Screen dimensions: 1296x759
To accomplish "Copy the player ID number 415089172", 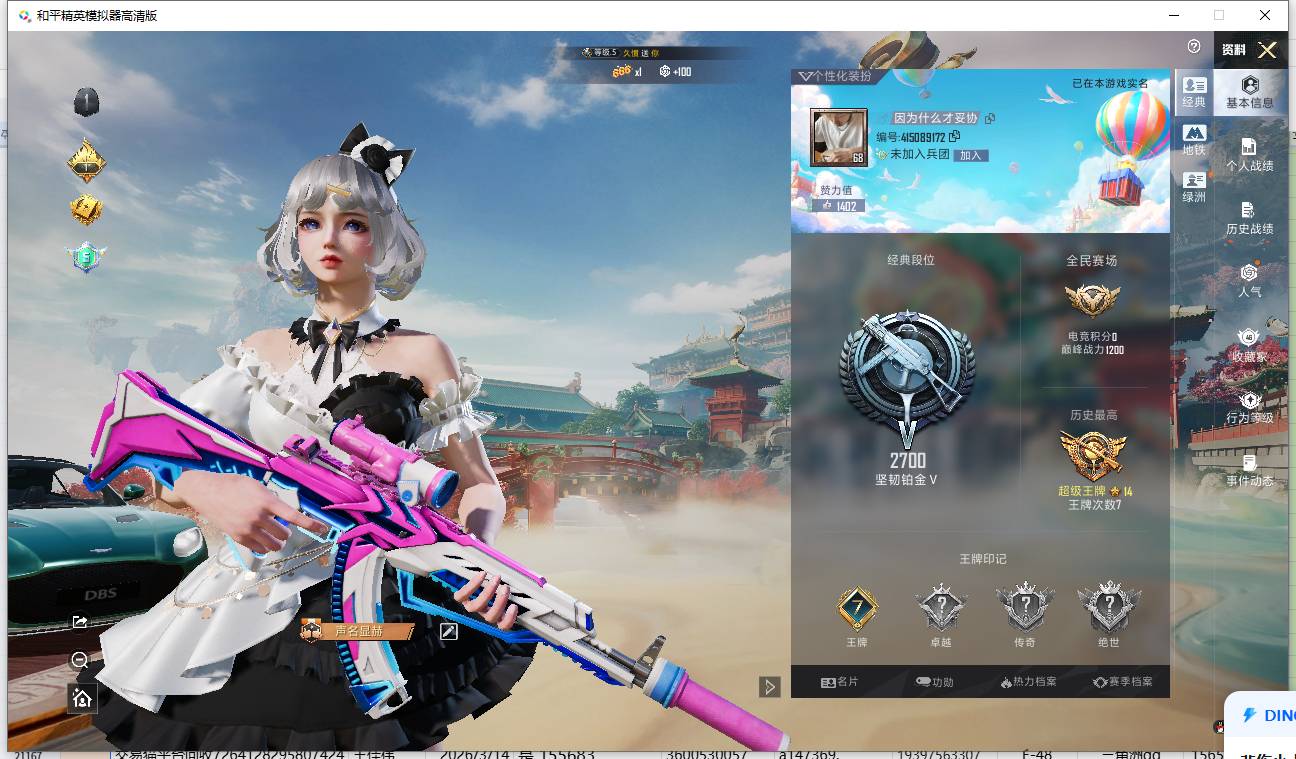I will [x=955, y=137].
